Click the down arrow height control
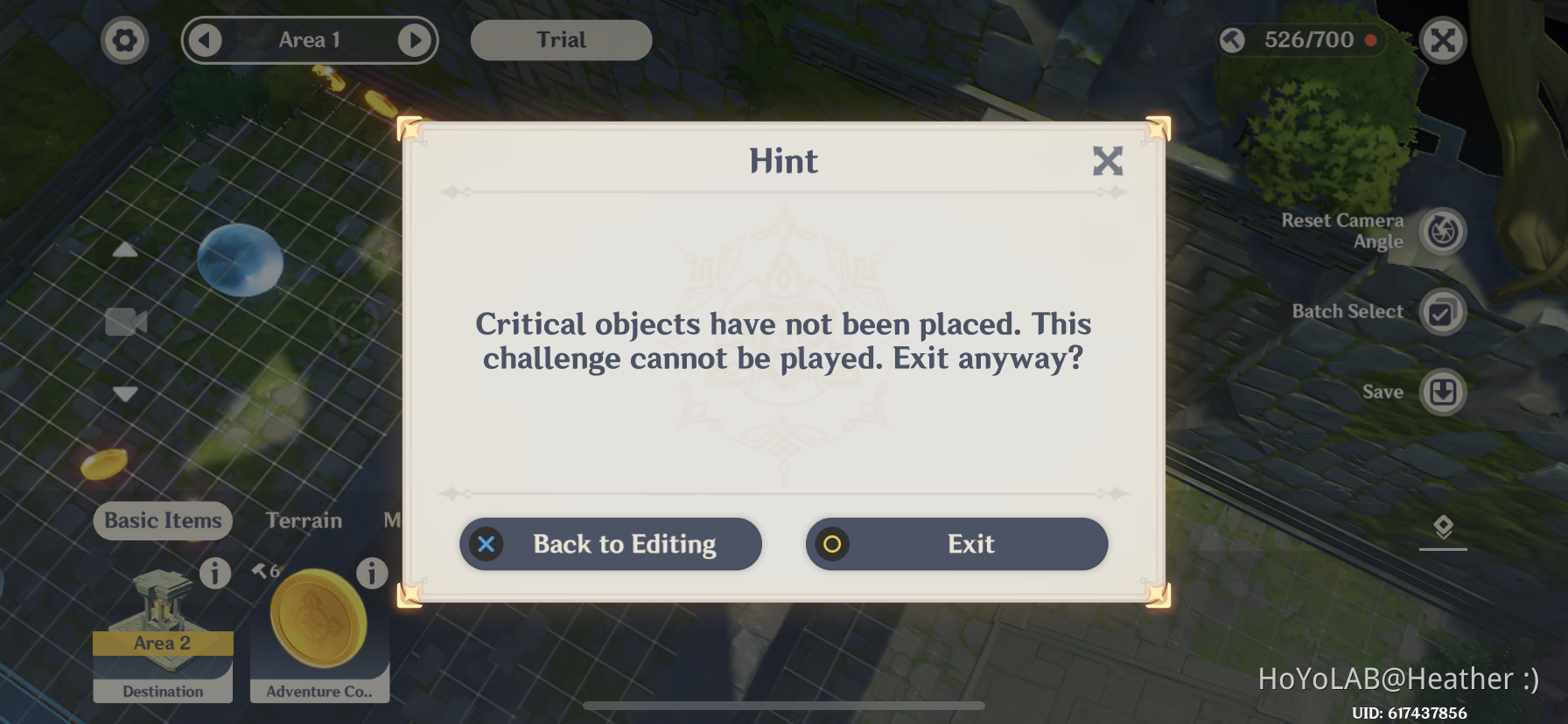This screenshot has height=724, width=1568. 124,394
